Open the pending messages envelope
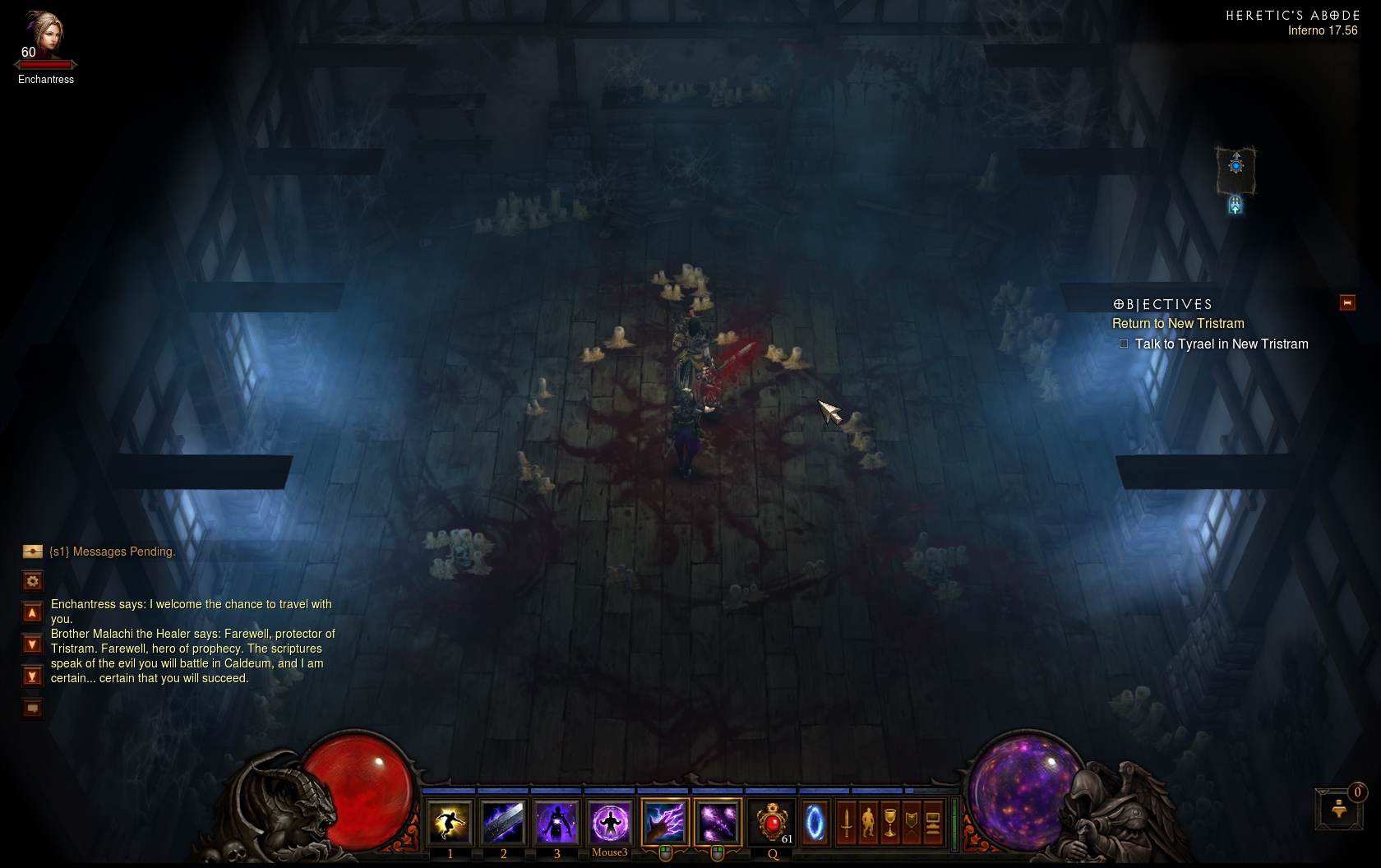Image resolution: width=1381 pixels, height=868 pixels. click(x=33, y=552)
